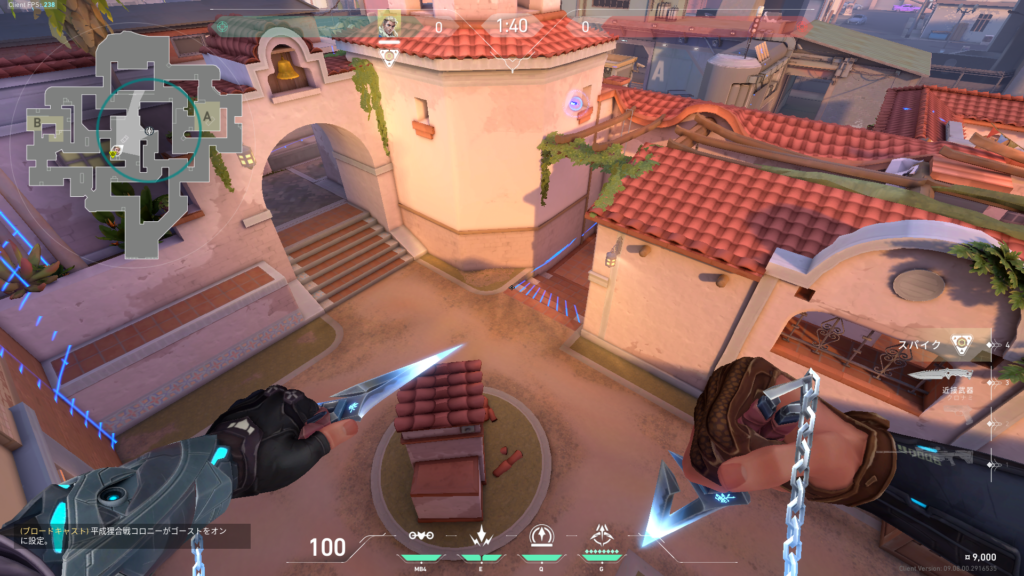Activate the E ability icon
The width and height of the screenshot is (1024, 576).
coord(479,536)
